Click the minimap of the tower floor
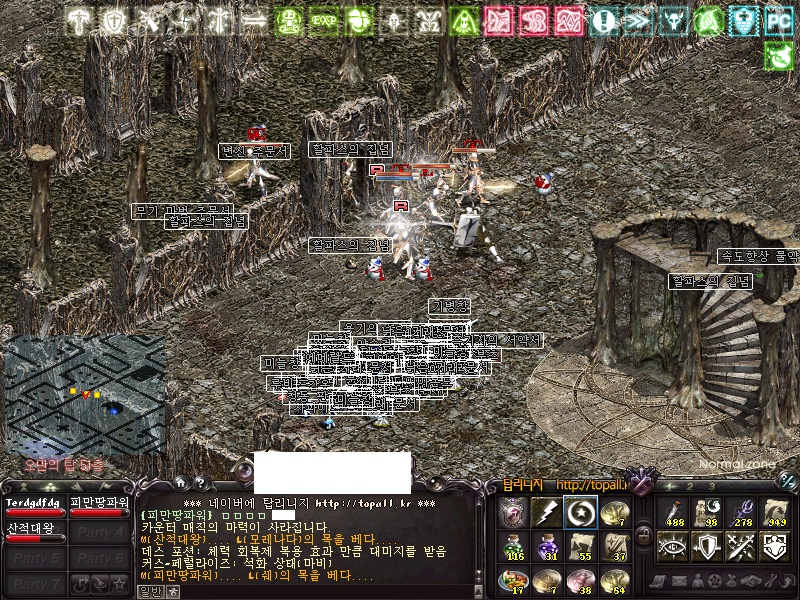The width and height of the screenshot is (800, 600). [x=85, y=395]
